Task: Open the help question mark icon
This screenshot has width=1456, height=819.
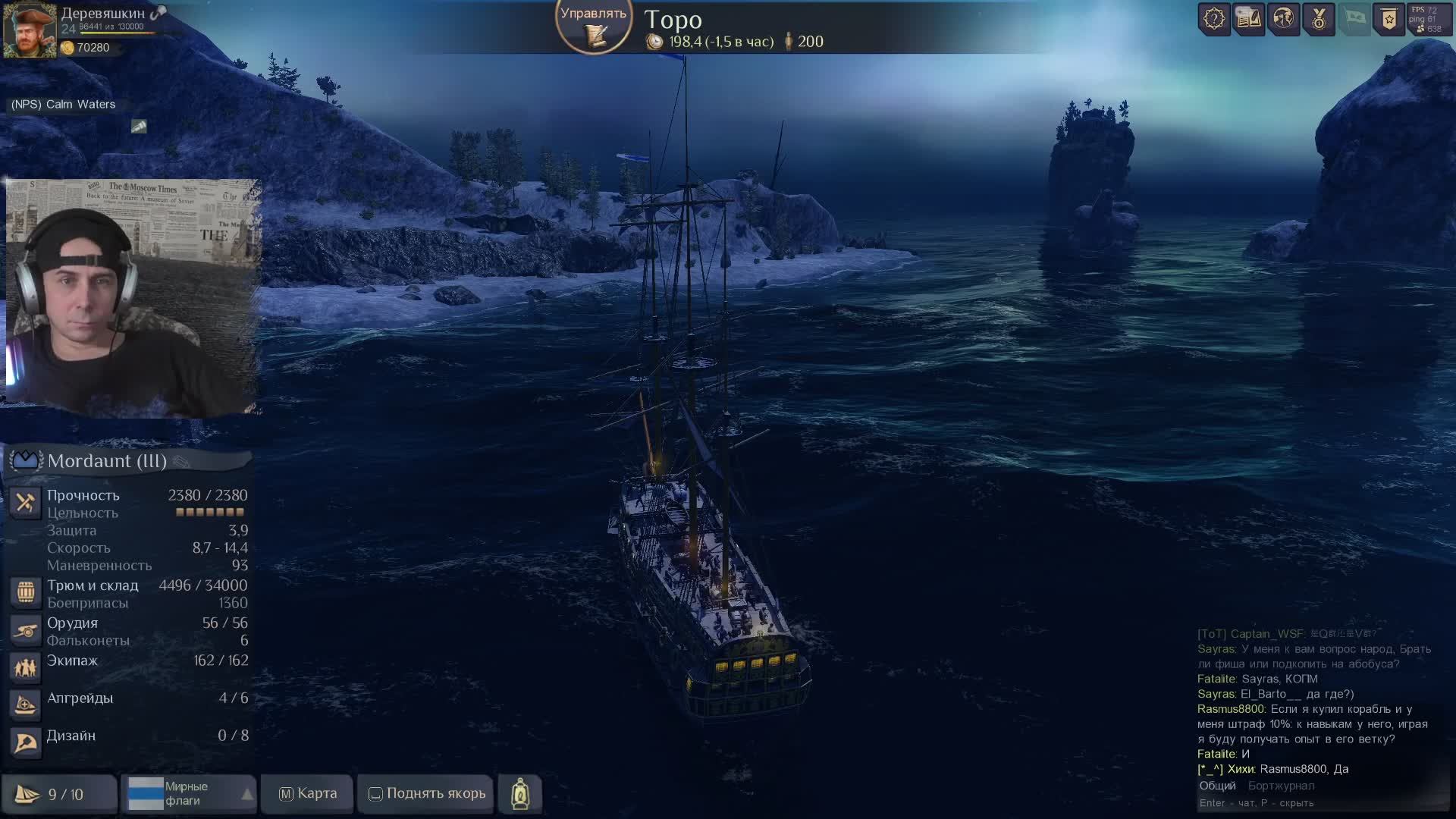Action: pos(1214,19)
